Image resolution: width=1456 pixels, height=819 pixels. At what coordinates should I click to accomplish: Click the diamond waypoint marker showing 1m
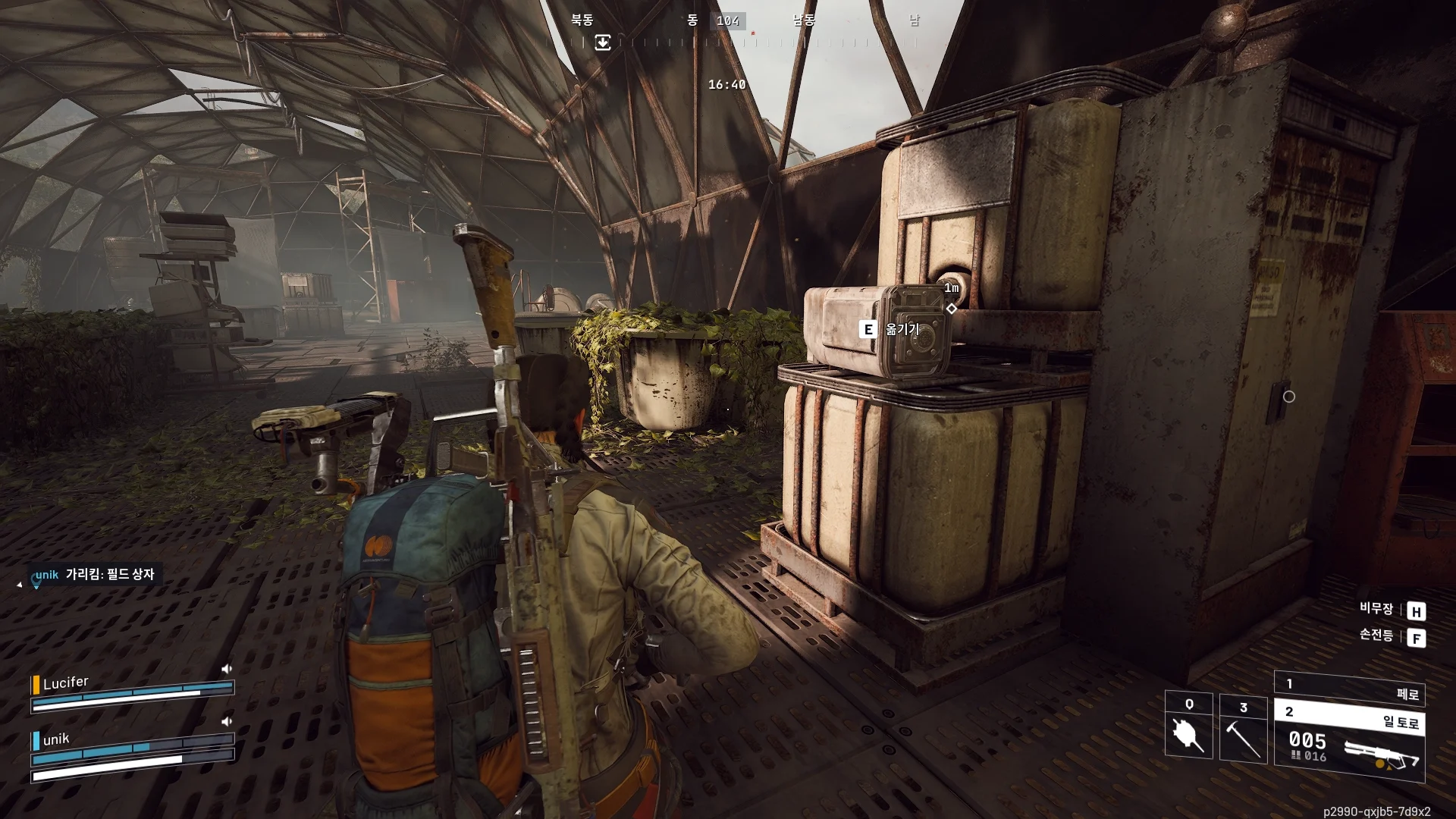coord(952,309)
